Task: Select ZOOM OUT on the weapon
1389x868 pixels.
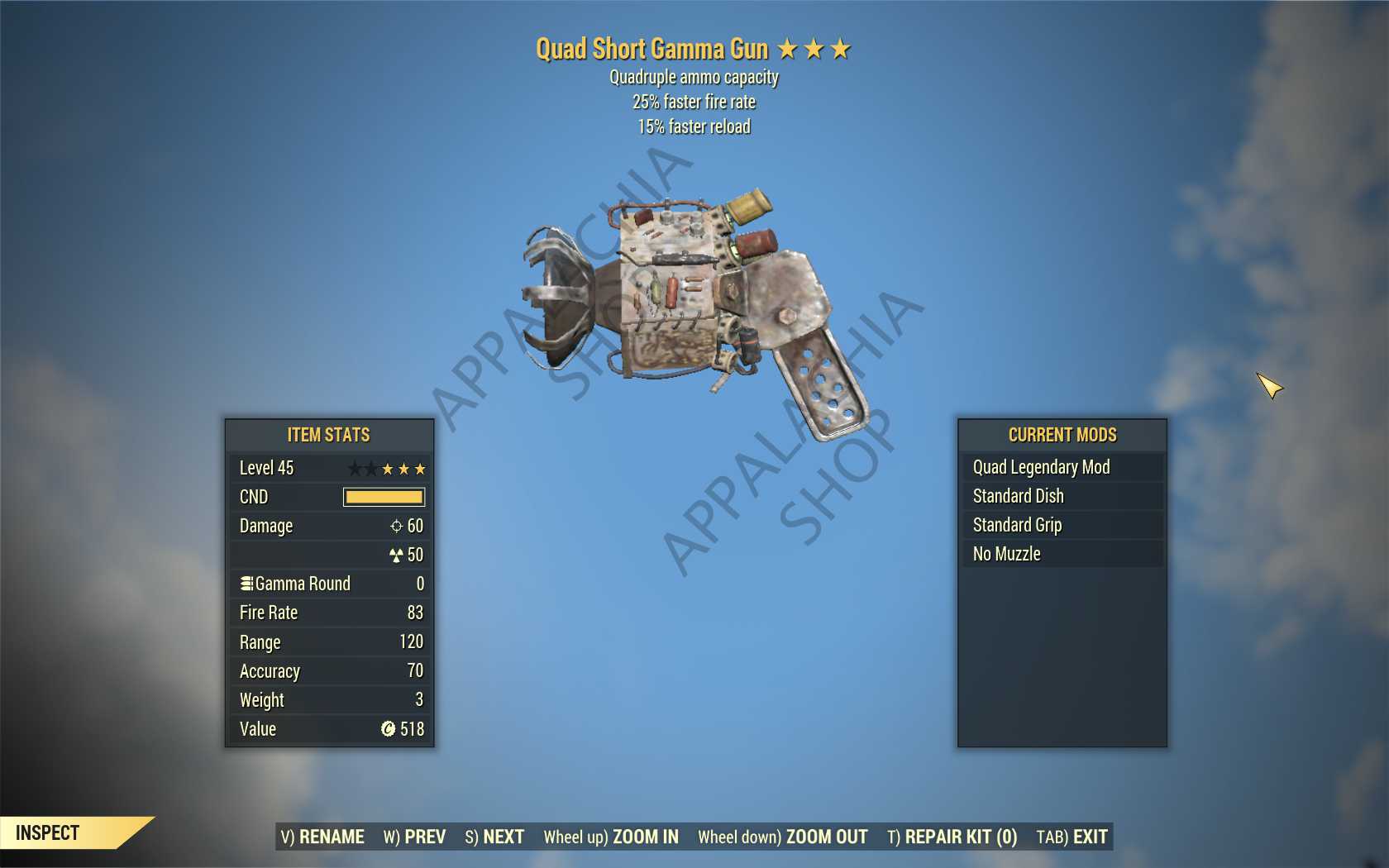Action: point(783,837)
